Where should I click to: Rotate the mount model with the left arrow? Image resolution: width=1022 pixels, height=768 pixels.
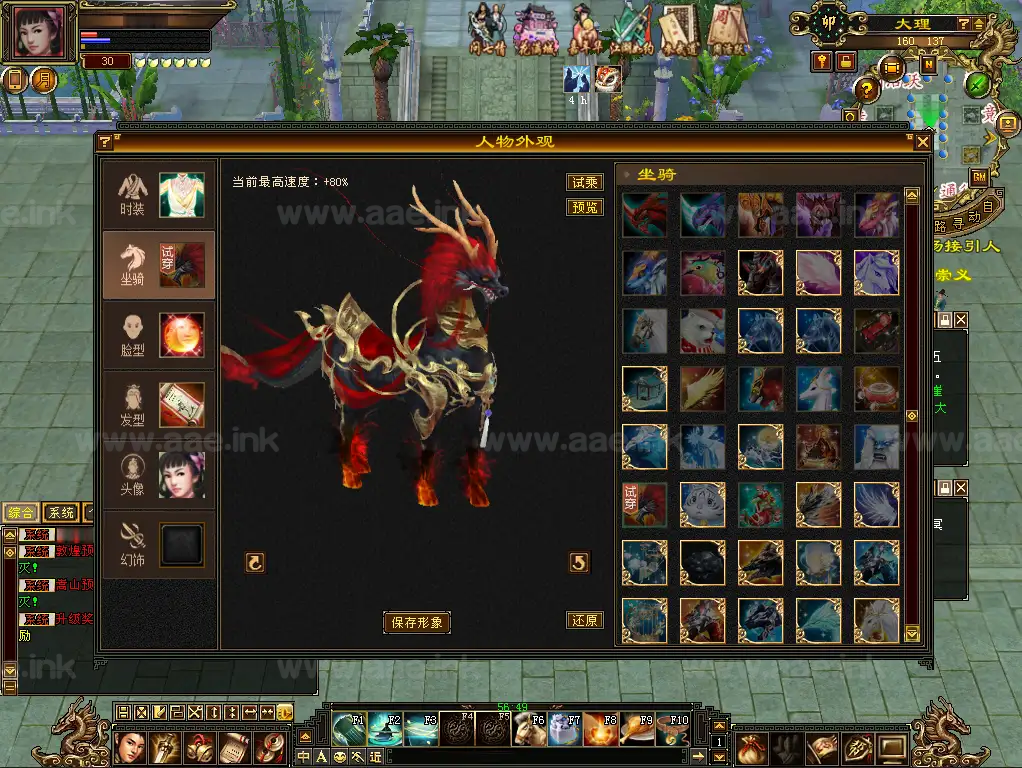(x=255, y=563)
